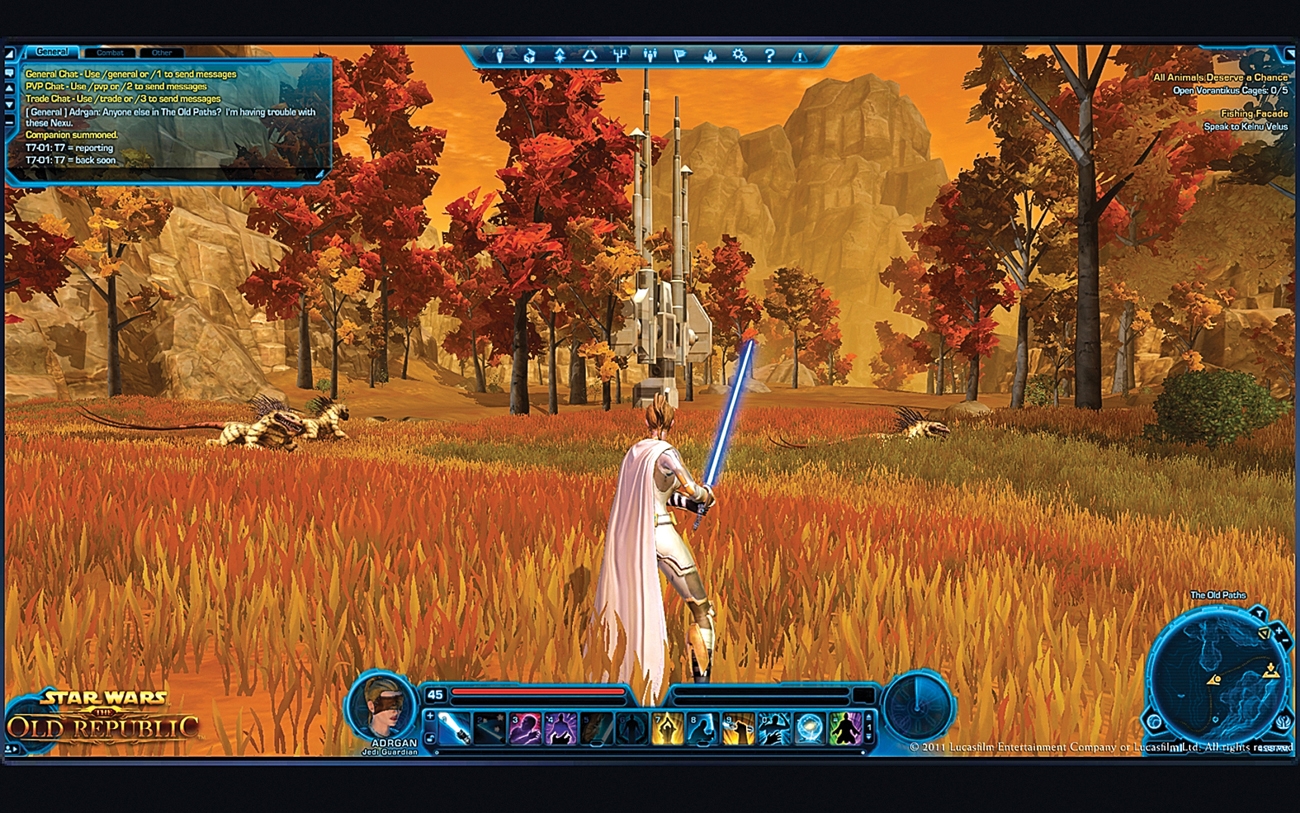Activate the green seated meditation ability
The image size is (1300, 813).
pyautogui.click(x=845, y=727)
